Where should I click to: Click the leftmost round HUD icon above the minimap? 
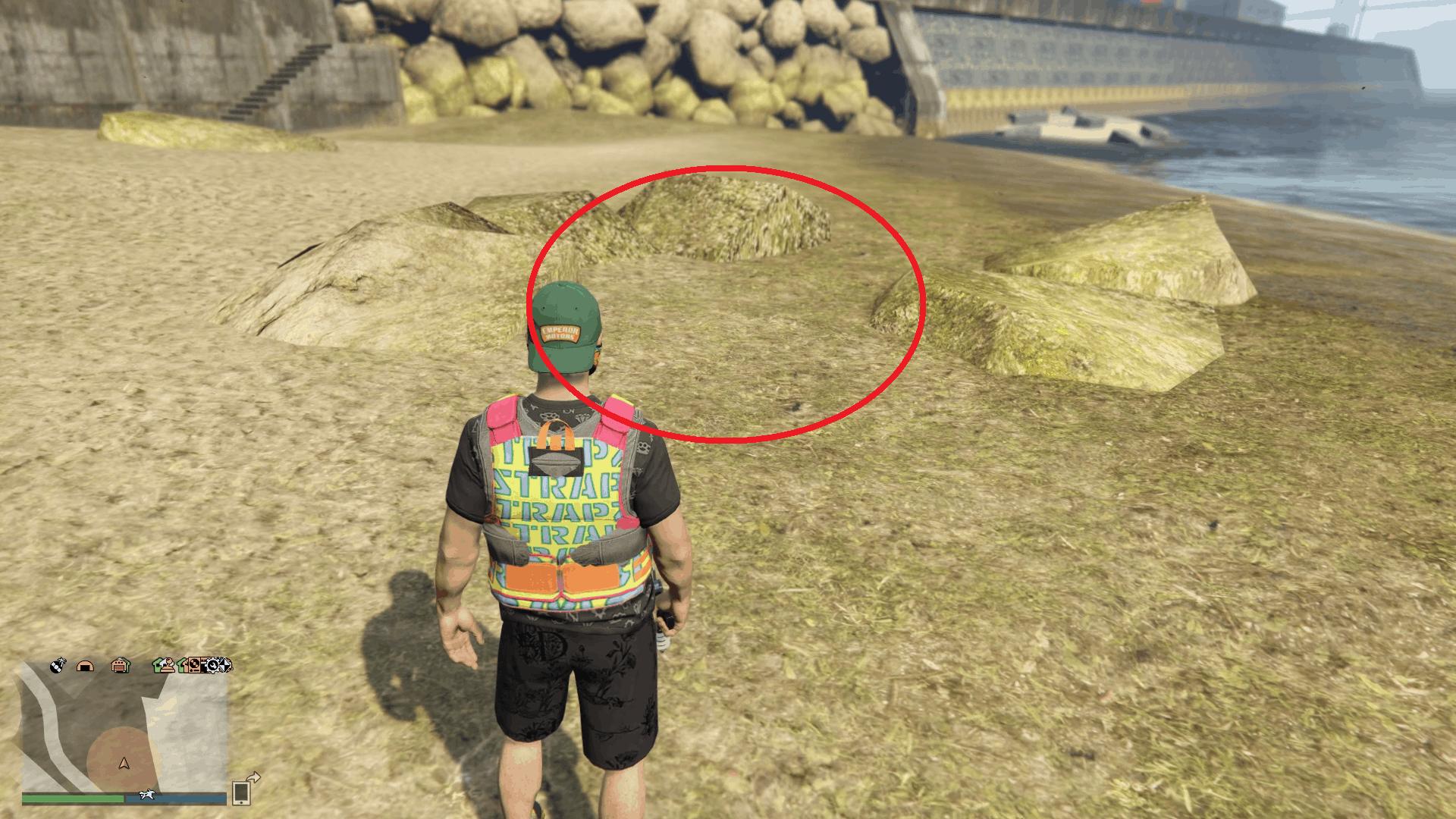[x=58, y=665]
